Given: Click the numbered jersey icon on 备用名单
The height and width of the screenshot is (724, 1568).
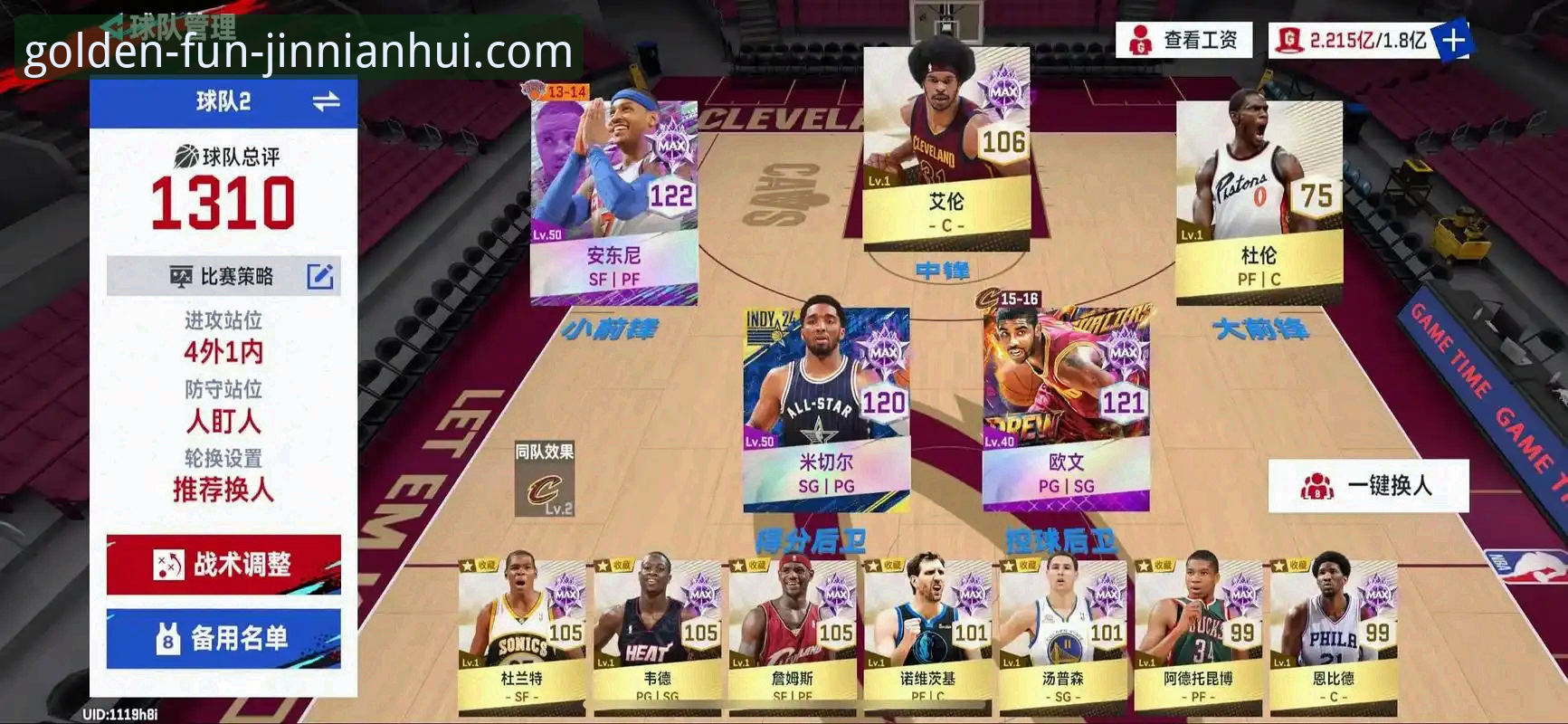Looking at the screenshot, I should click(166, 639).
